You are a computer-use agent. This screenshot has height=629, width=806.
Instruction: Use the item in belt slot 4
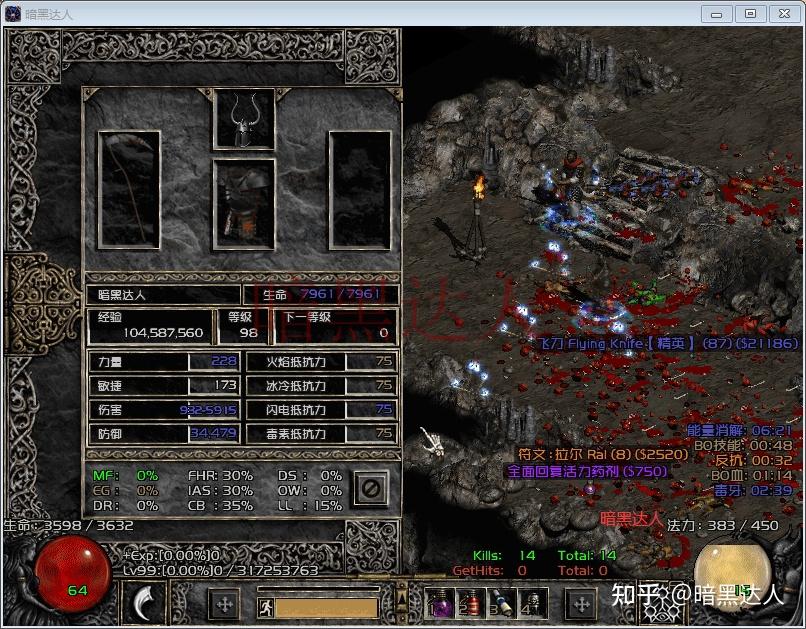tap(532, 603)
